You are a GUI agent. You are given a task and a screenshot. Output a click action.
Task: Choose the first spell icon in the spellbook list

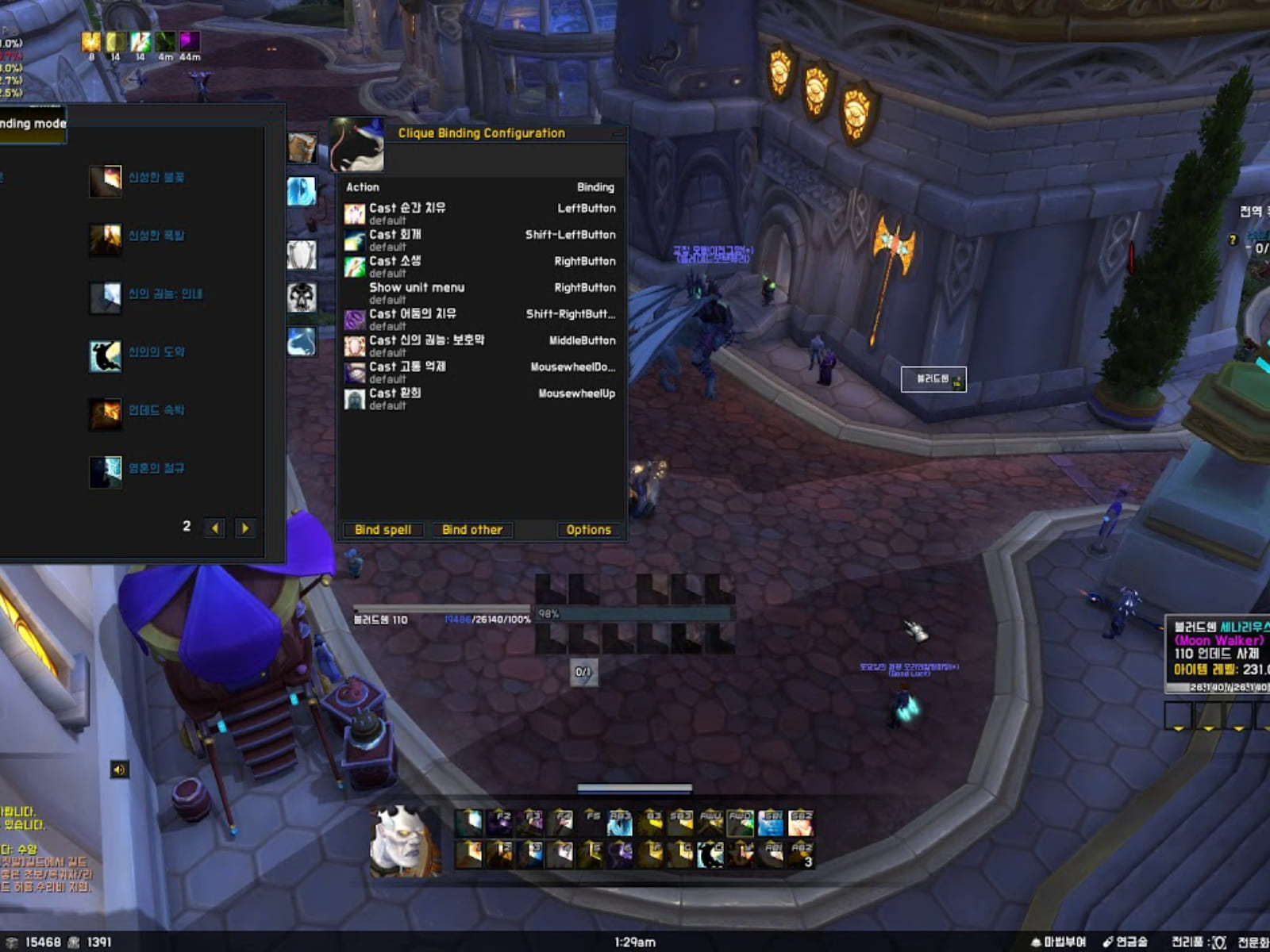[x=106, y=182]
